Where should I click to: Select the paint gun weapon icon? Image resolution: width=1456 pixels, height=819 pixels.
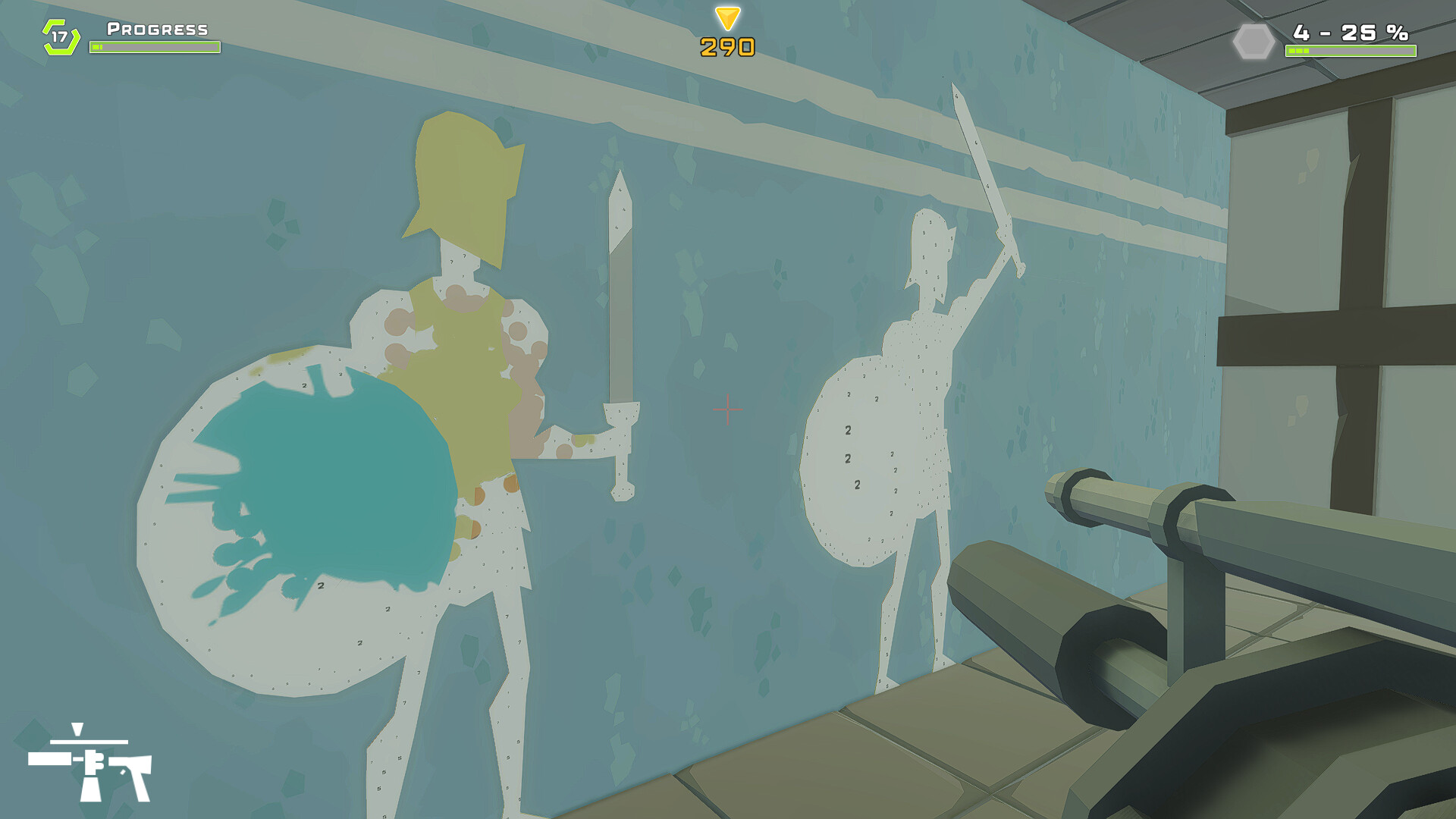pyautogui.click(x=91, y=766)
